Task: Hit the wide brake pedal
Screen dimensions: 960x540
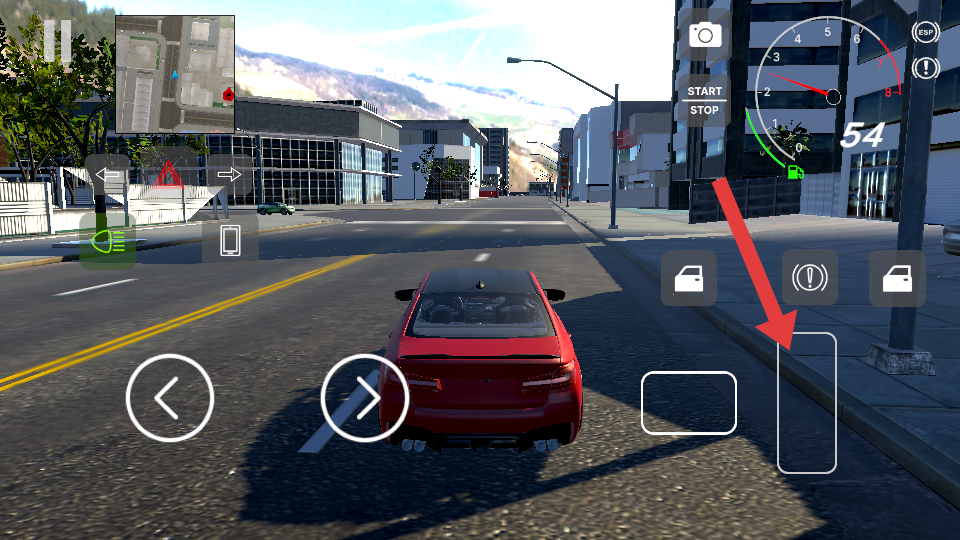Action: 688,403
